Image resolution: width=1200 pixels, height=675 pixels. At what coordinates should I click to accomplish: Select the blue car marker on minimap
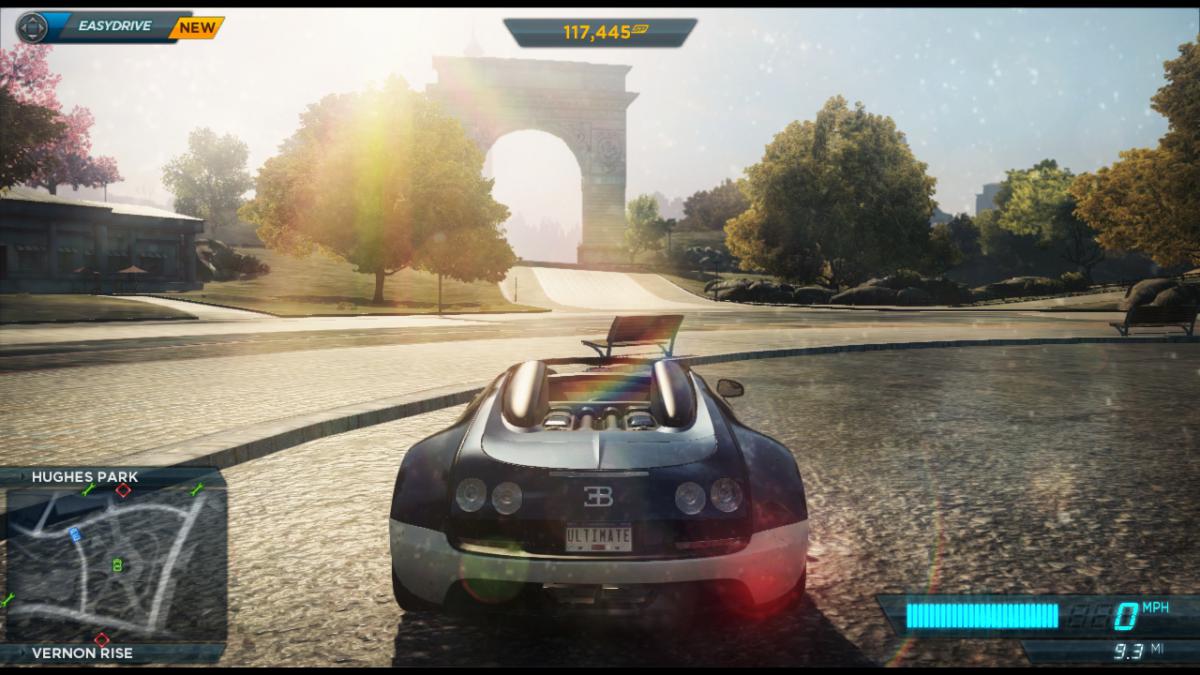click(x=76, y=535)
